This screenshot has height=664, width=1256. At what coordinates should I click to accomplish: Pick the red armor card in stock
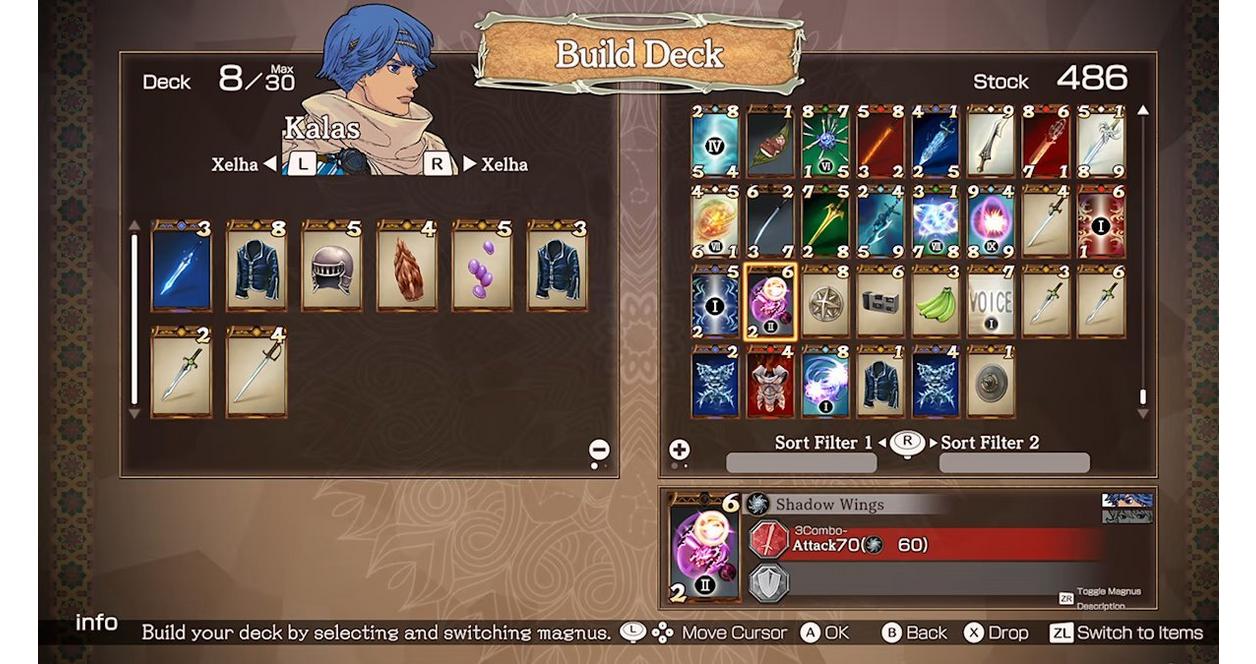[x=770, y=381]
